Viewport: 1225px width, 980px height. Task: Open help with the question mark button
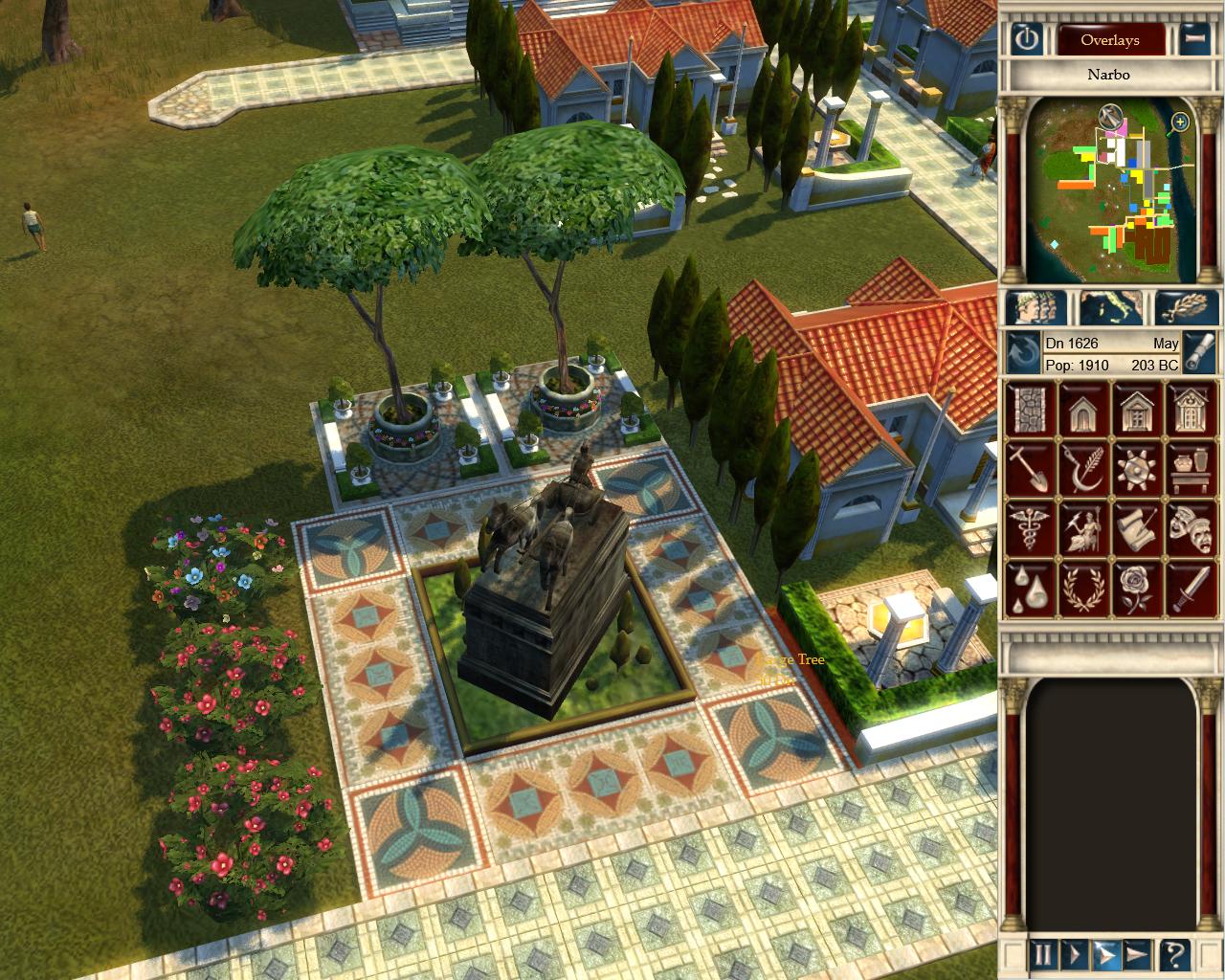(1174, 953)
